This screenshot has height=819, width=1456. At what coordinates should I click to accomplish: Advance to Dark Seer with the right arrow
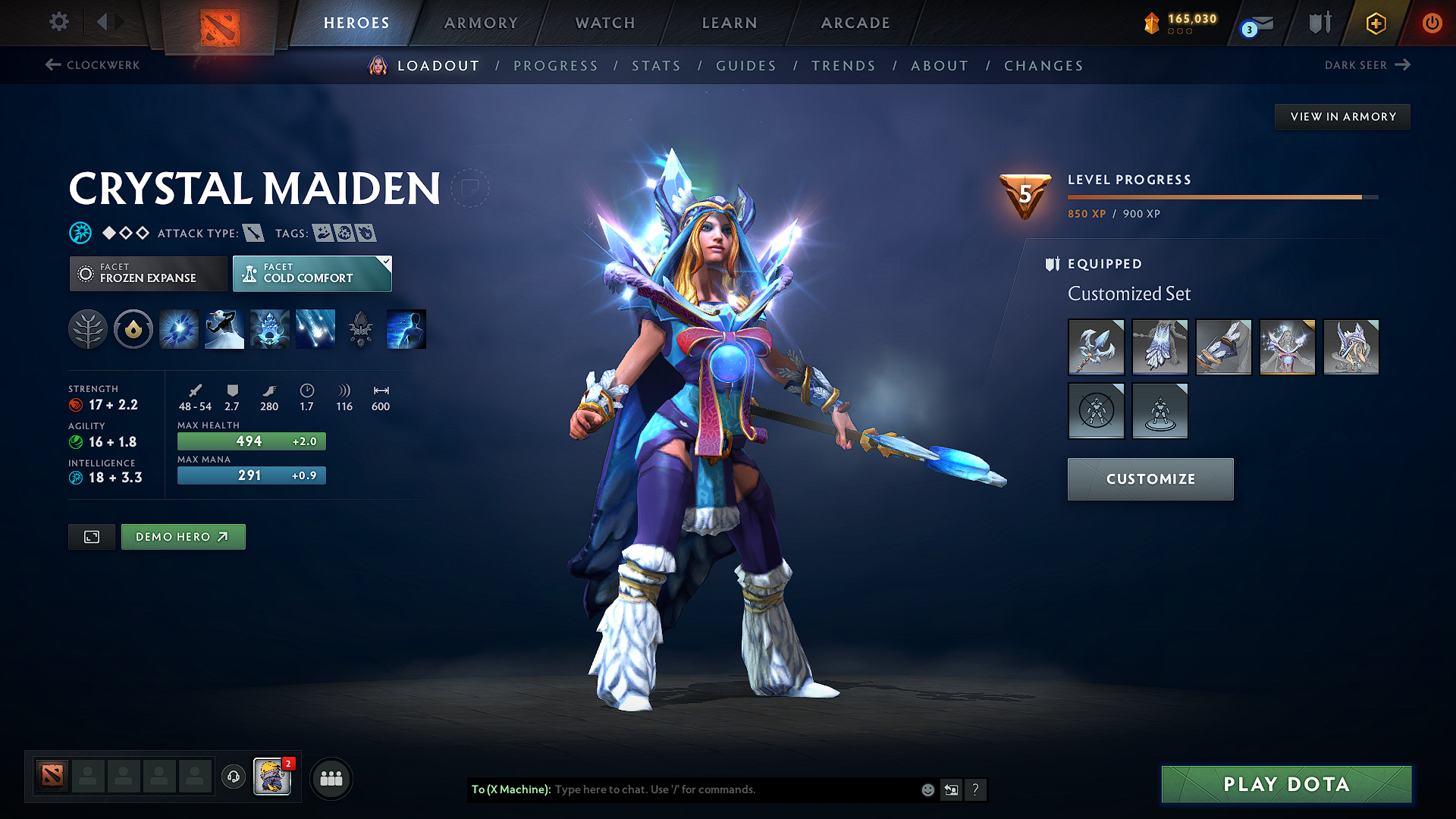pos(1404,65)
